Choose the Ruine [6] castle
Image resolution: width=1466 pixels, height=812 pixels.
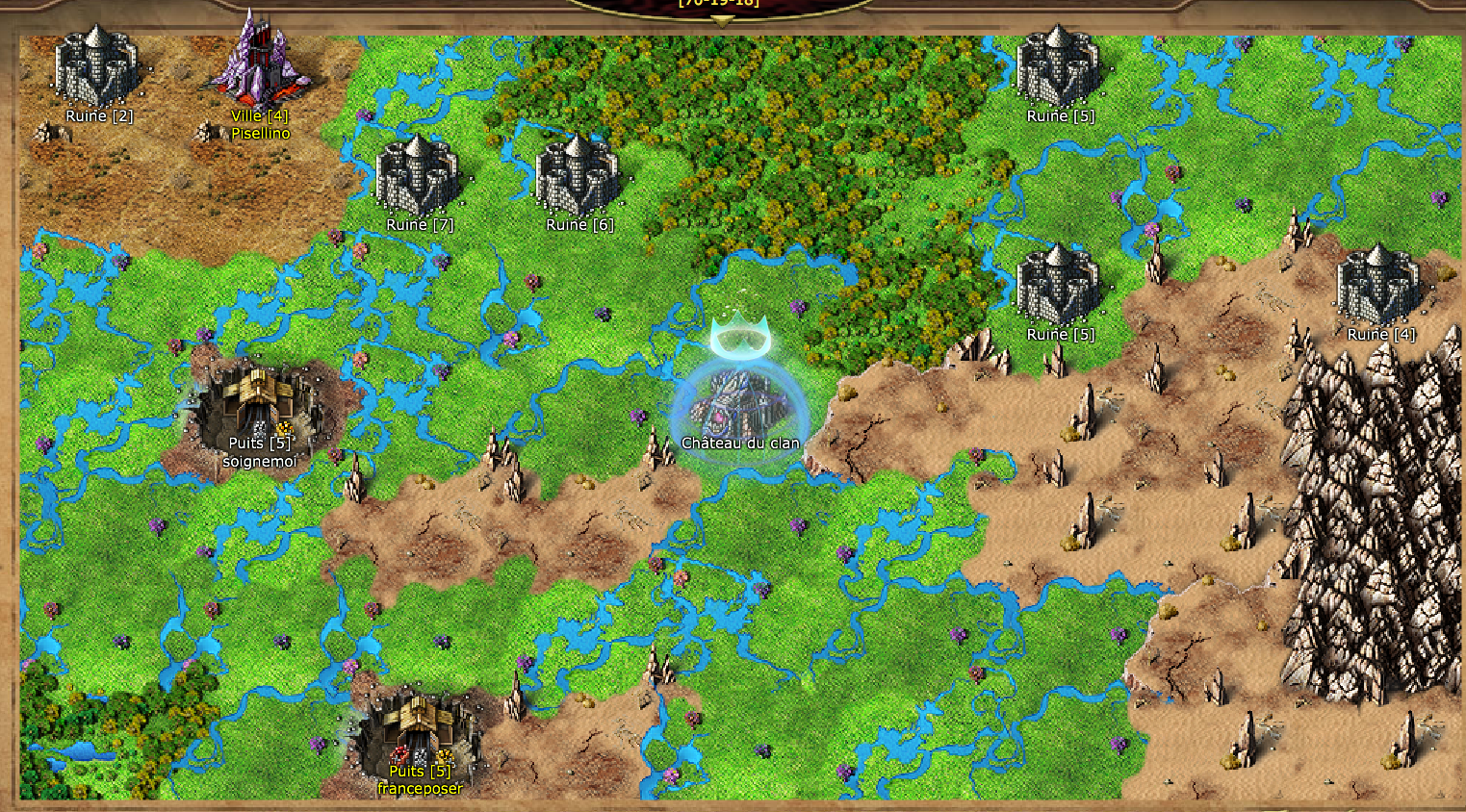pyautogui.click(x=578, y=177)
